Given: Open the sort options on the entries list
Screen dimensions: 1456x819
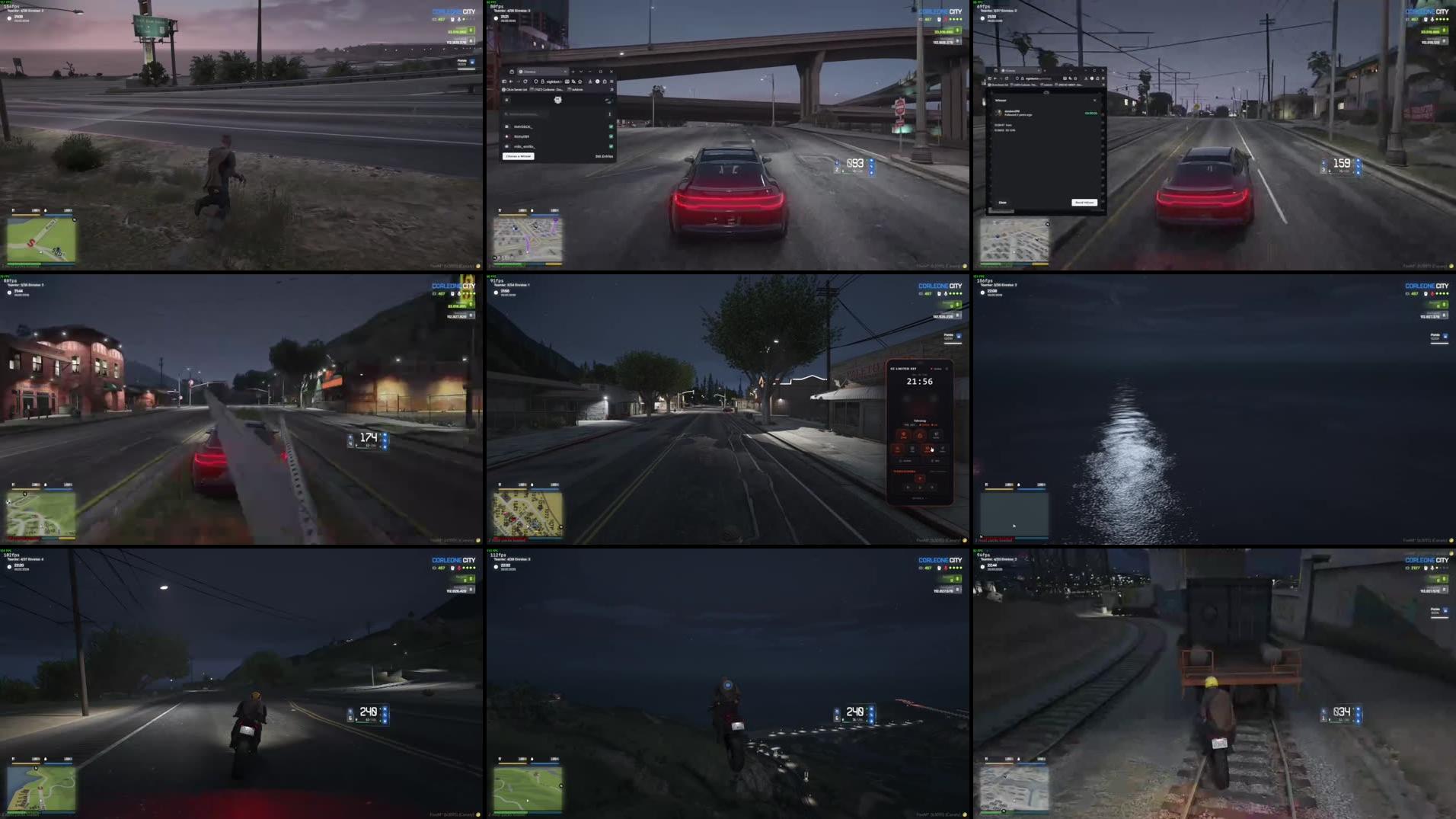Looking at the screenshot, I should coord(610,114).
